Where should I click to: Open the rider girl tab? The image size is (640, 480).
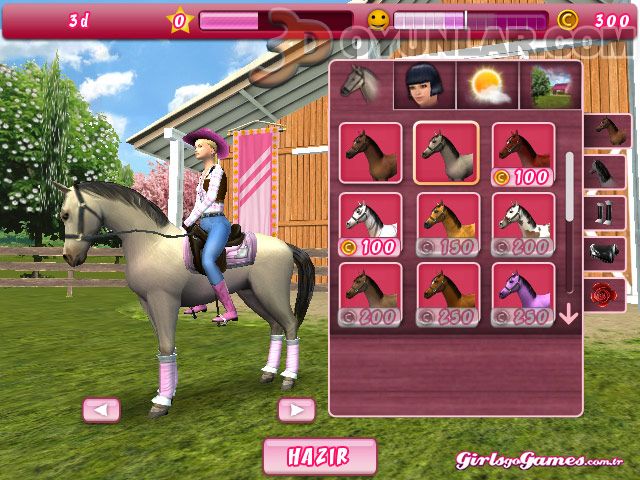coord(424,86)
